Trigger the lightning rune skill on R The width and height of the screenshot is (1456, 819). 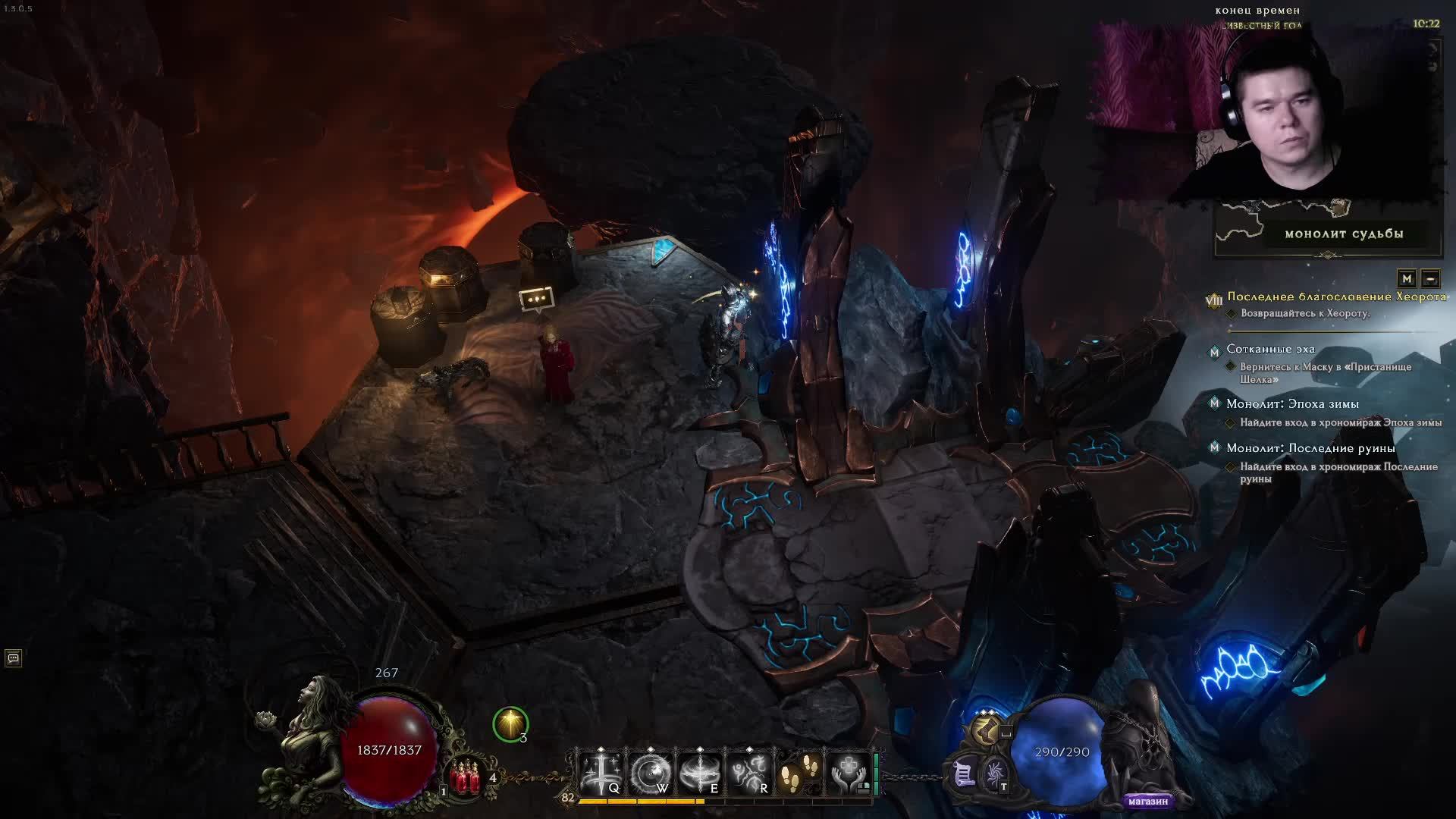point(749,773)
